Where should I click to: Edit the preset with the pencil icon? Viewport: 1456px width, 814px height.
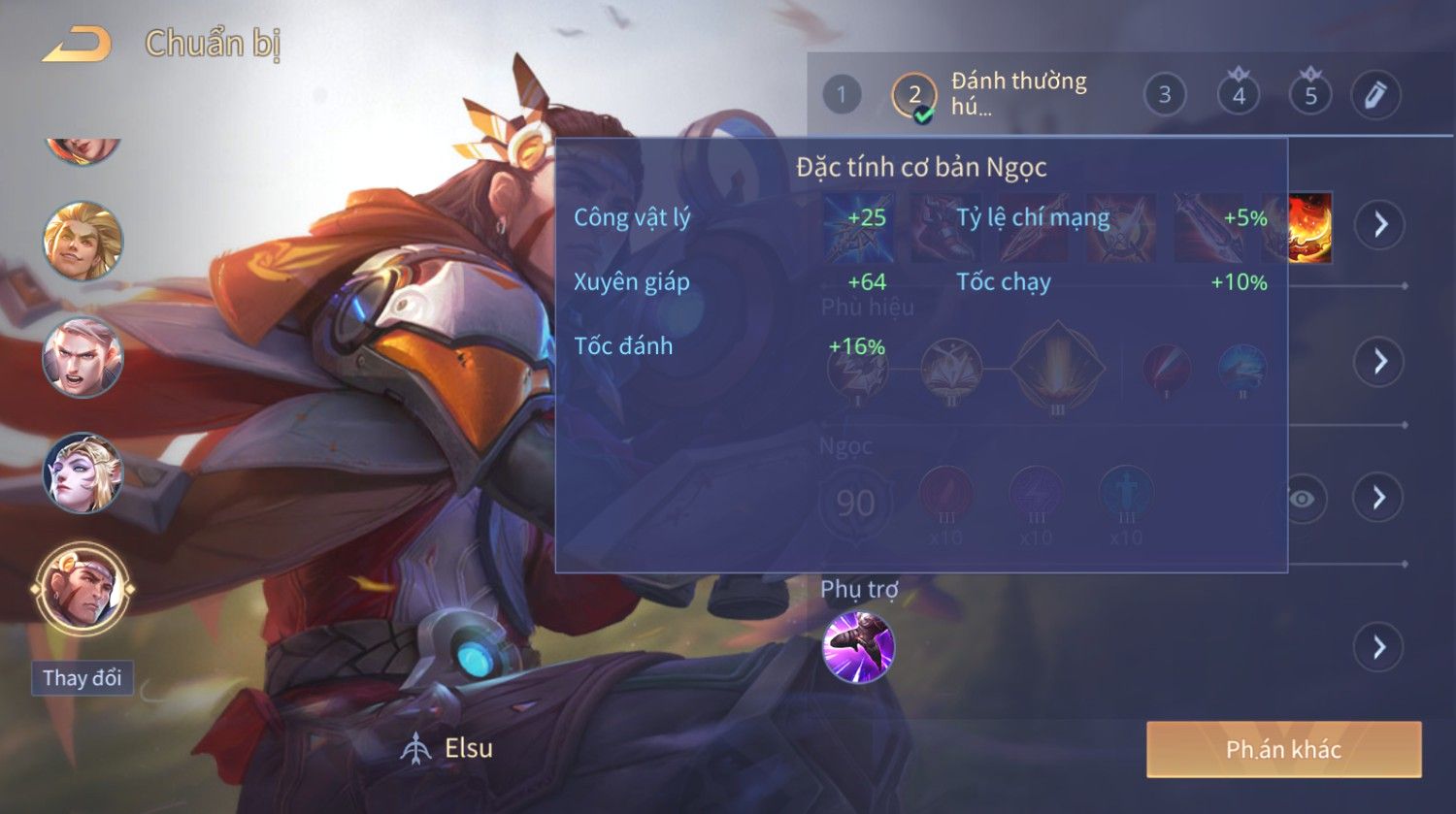click(1375, 95)
